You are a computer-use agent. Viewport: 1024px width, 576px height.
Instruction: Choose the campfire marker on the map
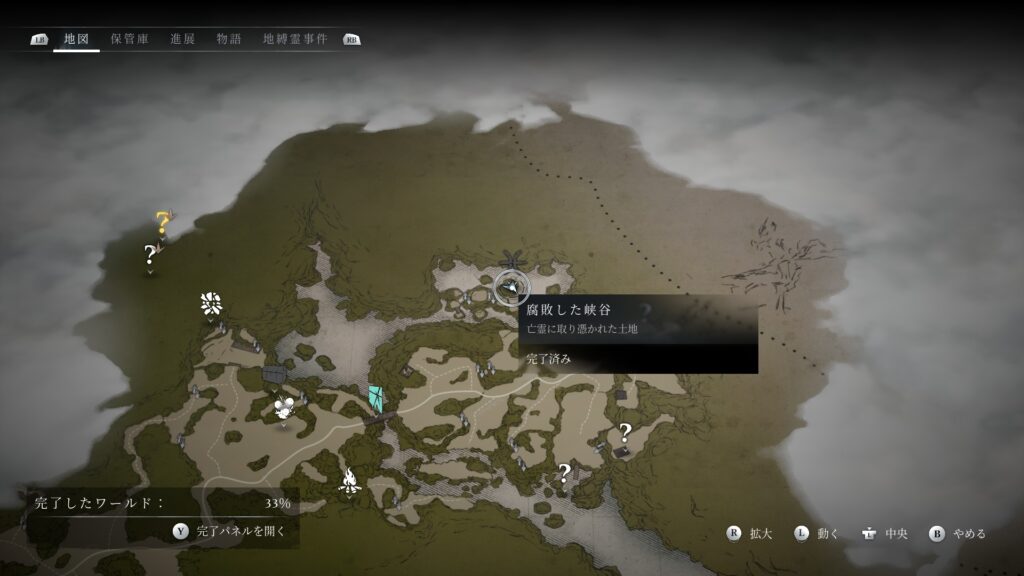coord(349,483)
